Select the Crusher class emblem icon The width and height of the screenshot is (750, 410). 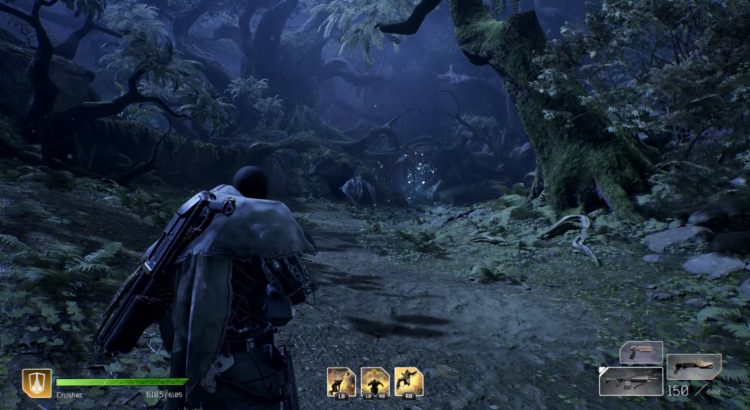tap(37, 383)
